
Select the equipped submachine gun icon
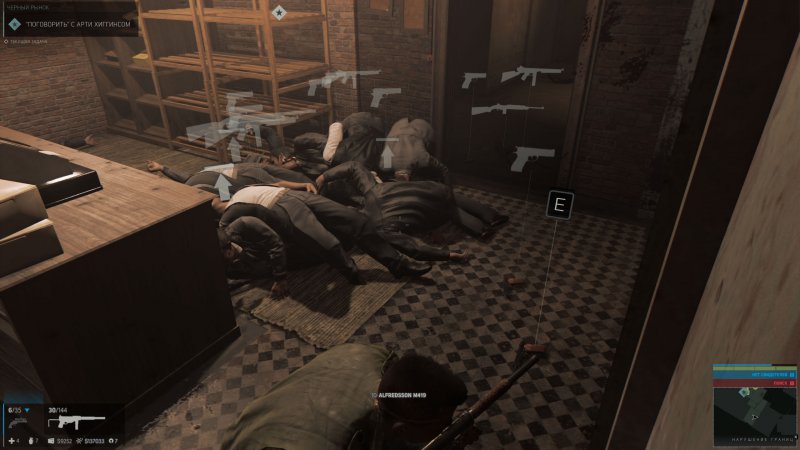tap(76, 423)
